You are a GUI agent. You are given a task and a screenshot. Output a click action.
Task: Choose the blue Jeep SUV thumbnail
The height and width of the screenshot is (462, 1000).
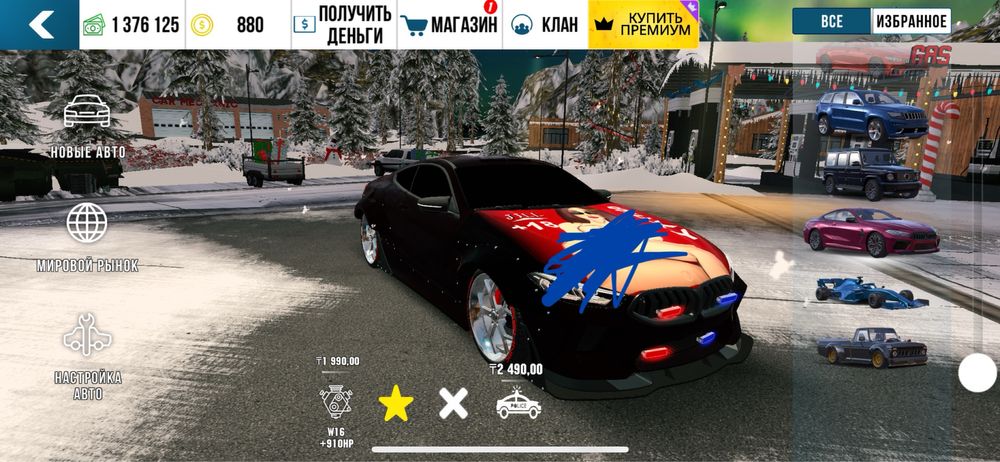870,114
